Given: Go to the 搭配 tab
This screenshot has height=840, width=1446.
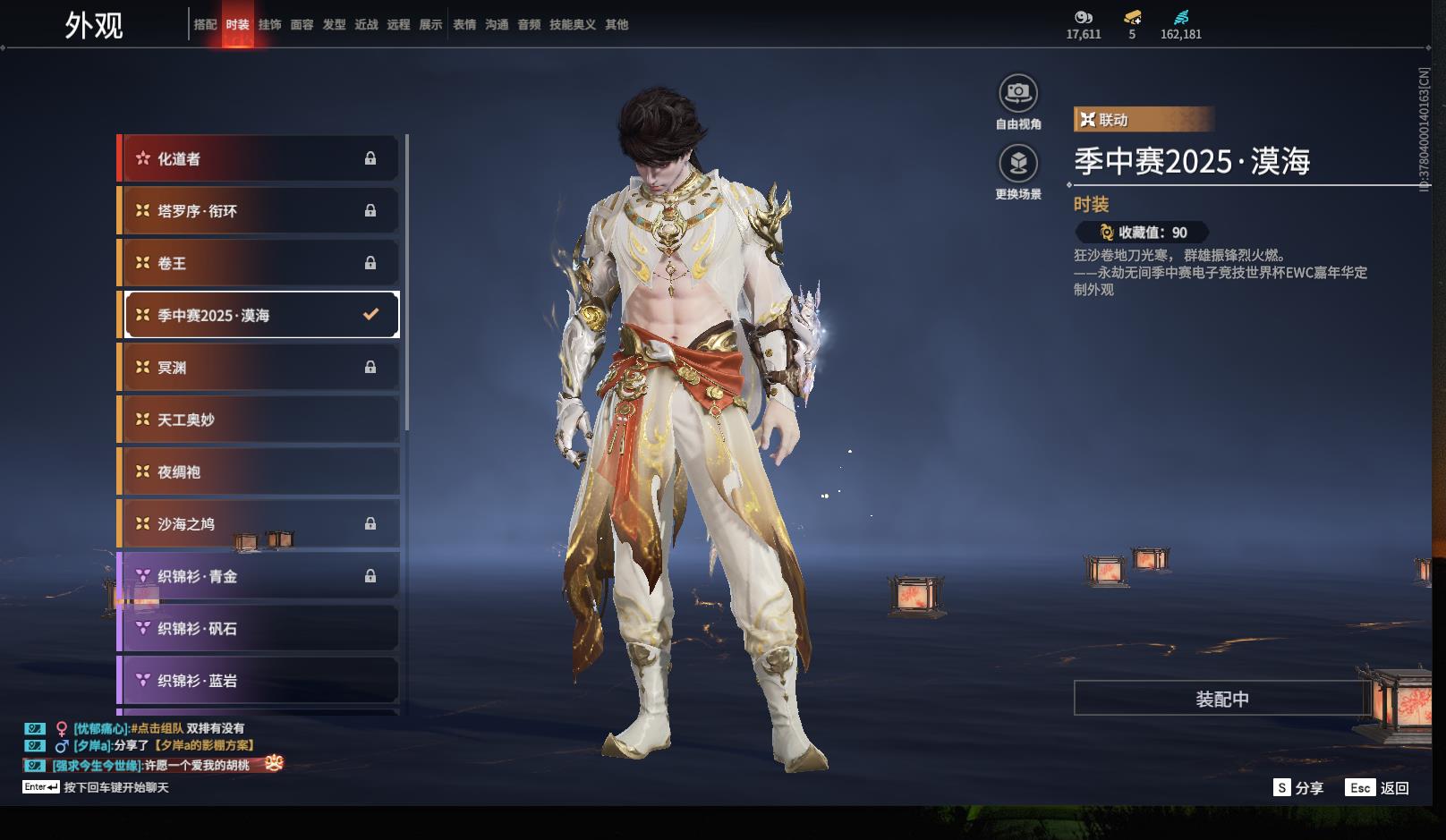Looking at the screenshot, I should click(205, 25).
